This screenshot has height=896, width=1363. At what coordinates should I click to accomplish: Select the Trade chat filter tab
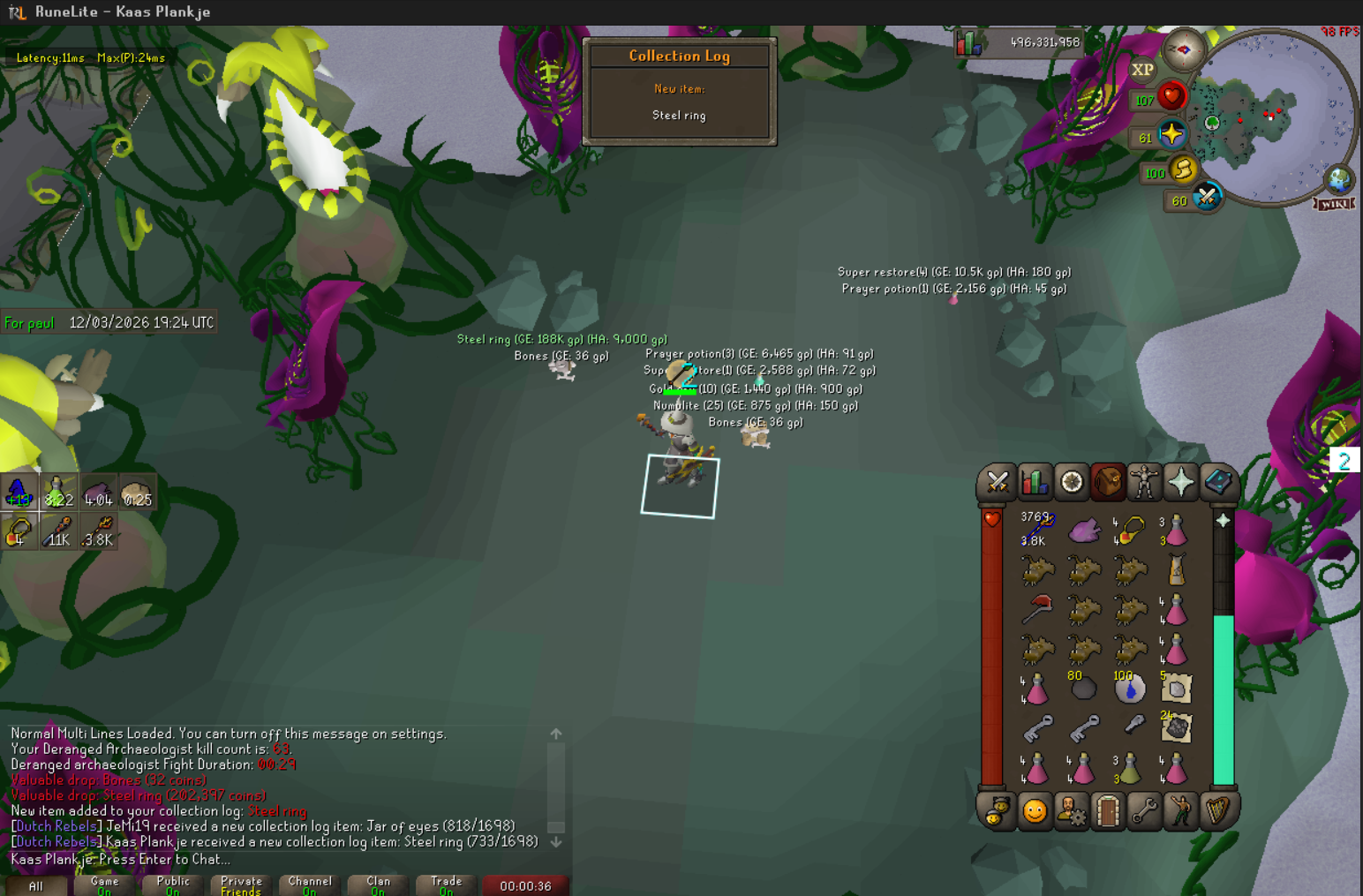[446, 885]
